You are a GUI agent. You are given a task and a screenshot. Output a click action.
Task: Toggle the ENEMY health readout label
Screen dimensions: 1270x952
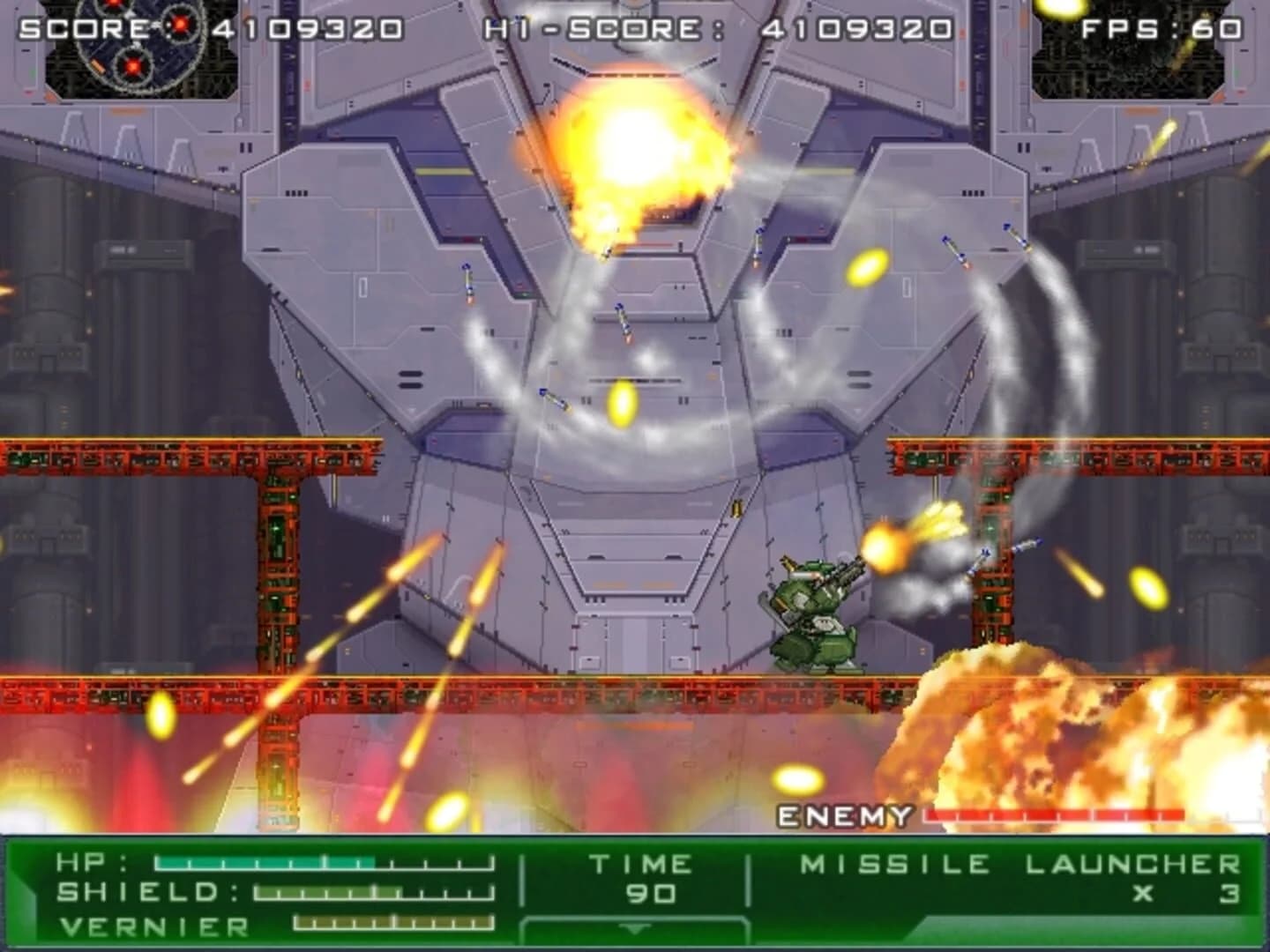click(x=847, y=815)
